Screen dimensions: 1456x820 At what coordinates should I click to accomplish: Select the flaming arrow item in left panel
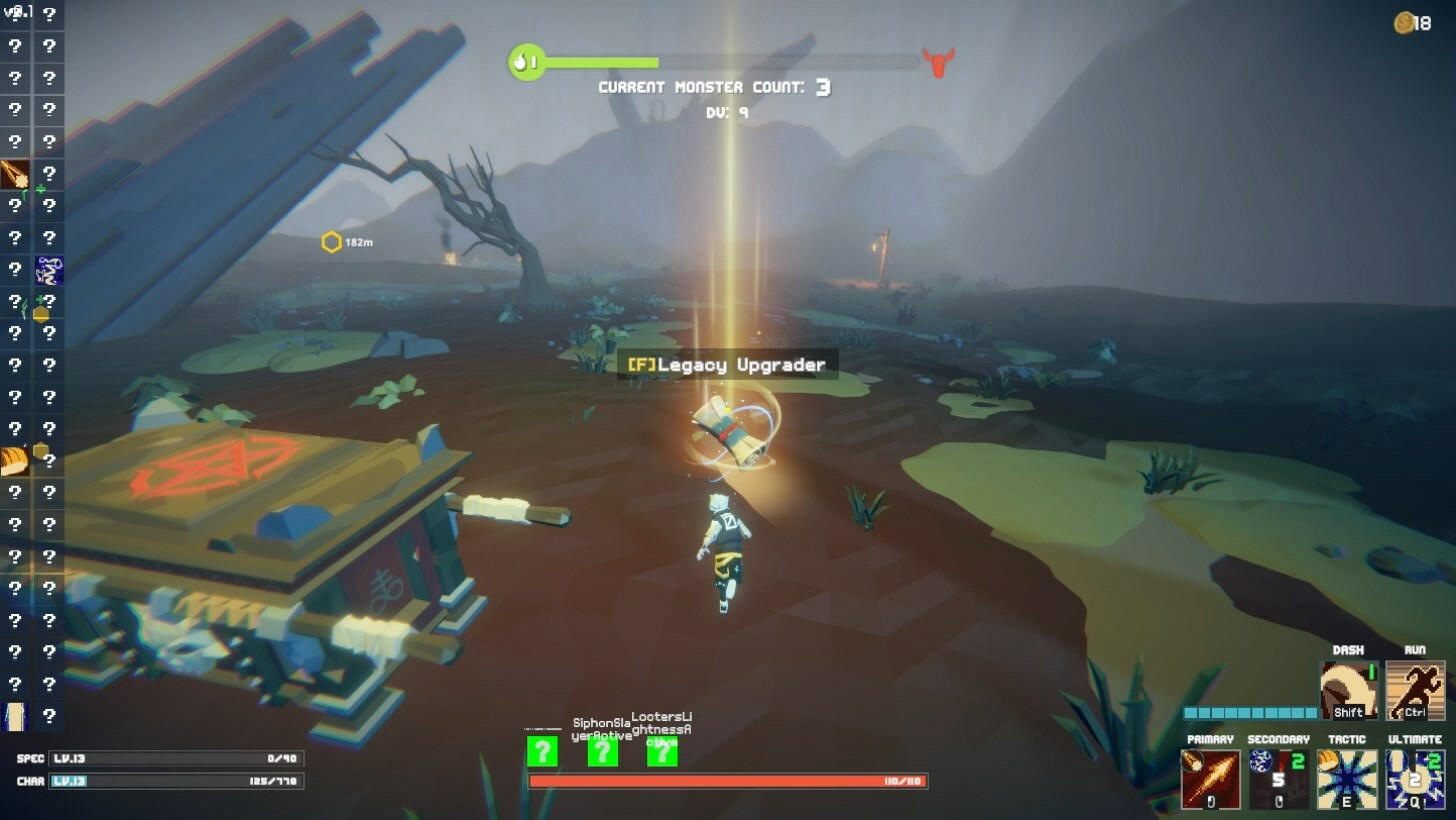pos(15,174)
